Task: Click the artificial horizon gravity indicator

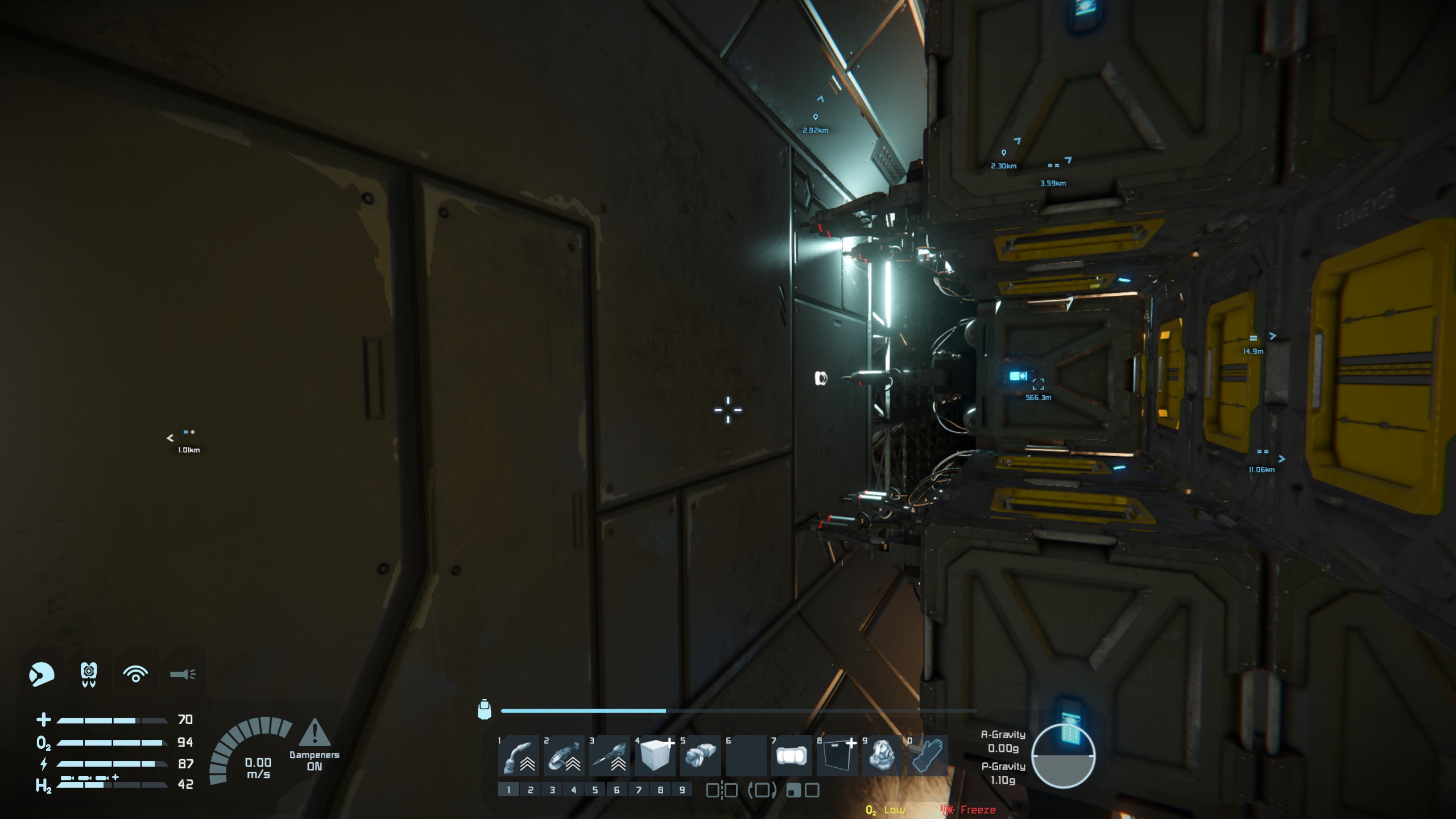Action: click(1063, 756)
